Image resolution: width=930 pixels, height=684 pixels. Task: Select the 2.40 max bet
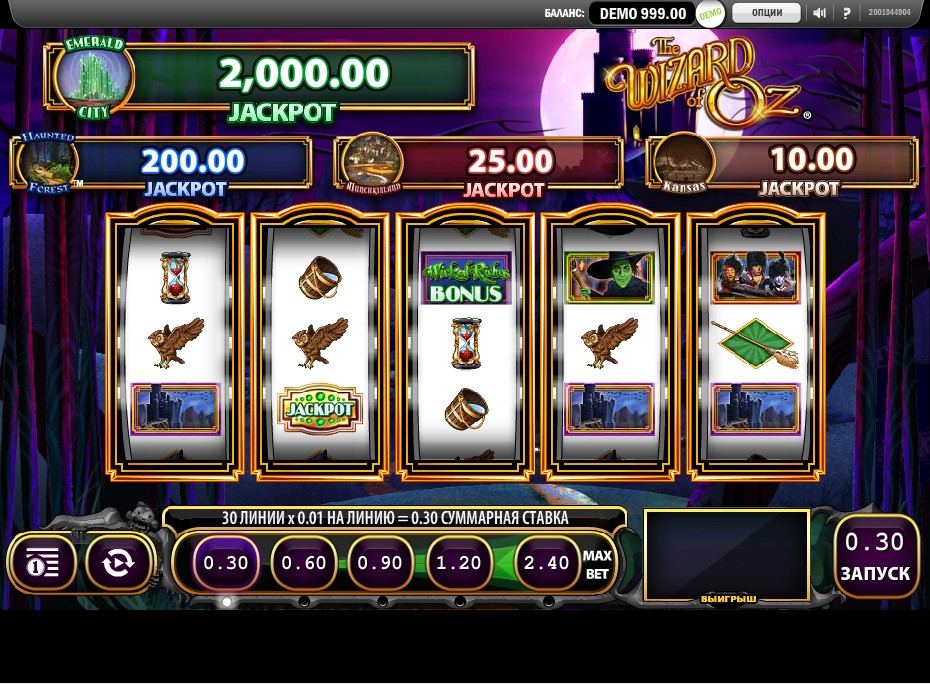(547, 563)
